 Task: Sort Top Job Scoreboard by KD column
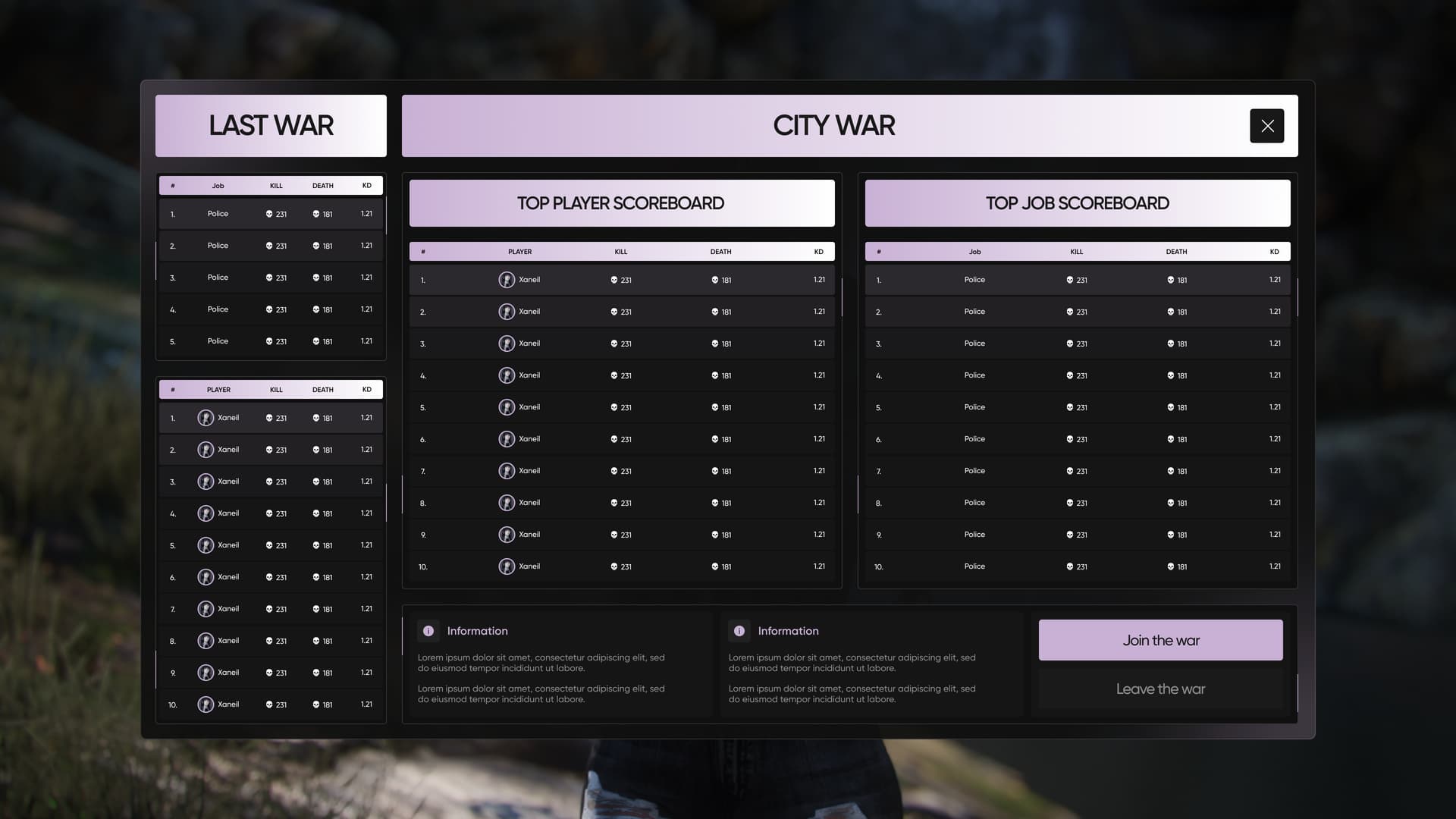click(1273, 251)
